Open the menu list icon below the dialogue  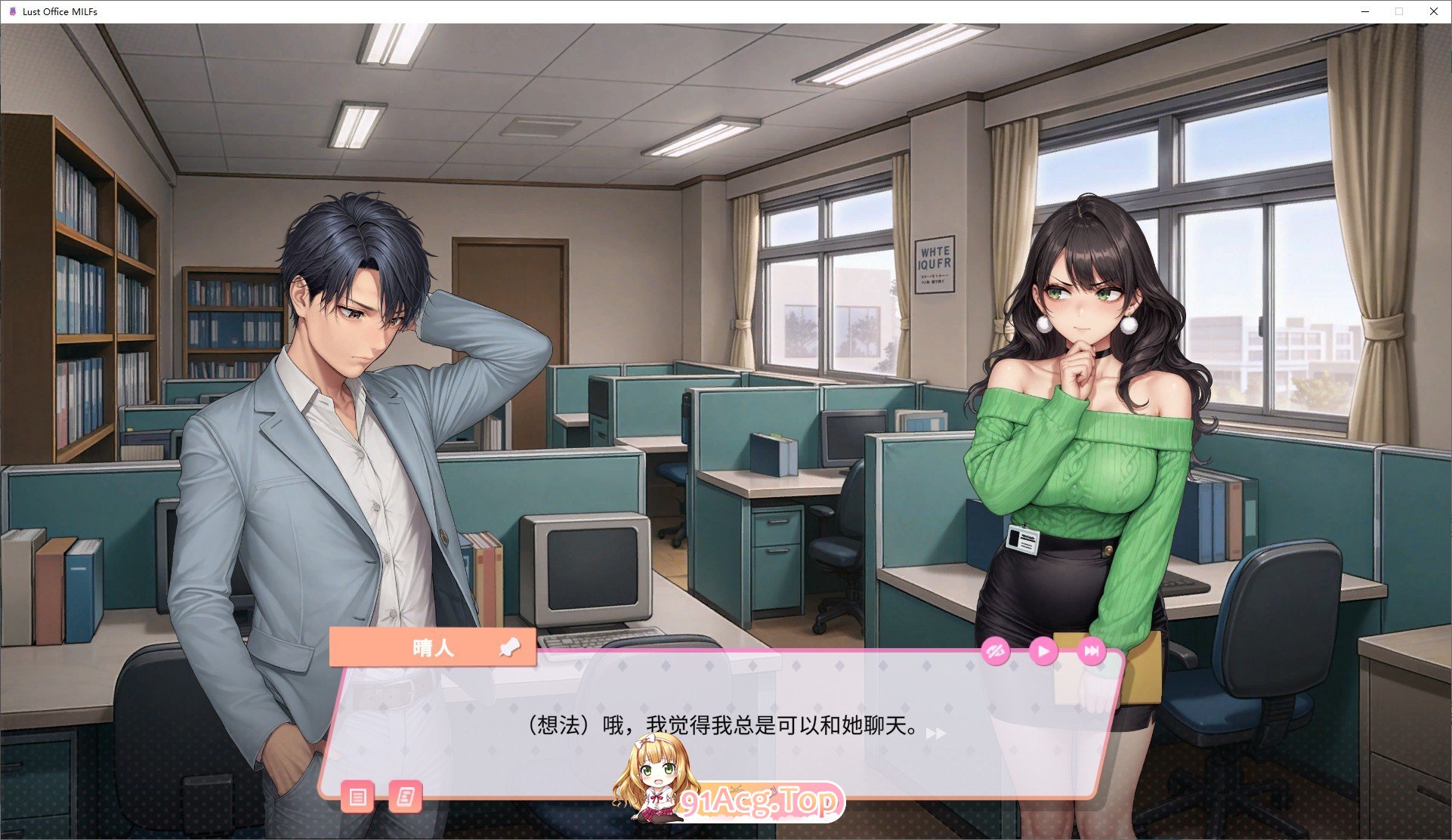(358, 797)
